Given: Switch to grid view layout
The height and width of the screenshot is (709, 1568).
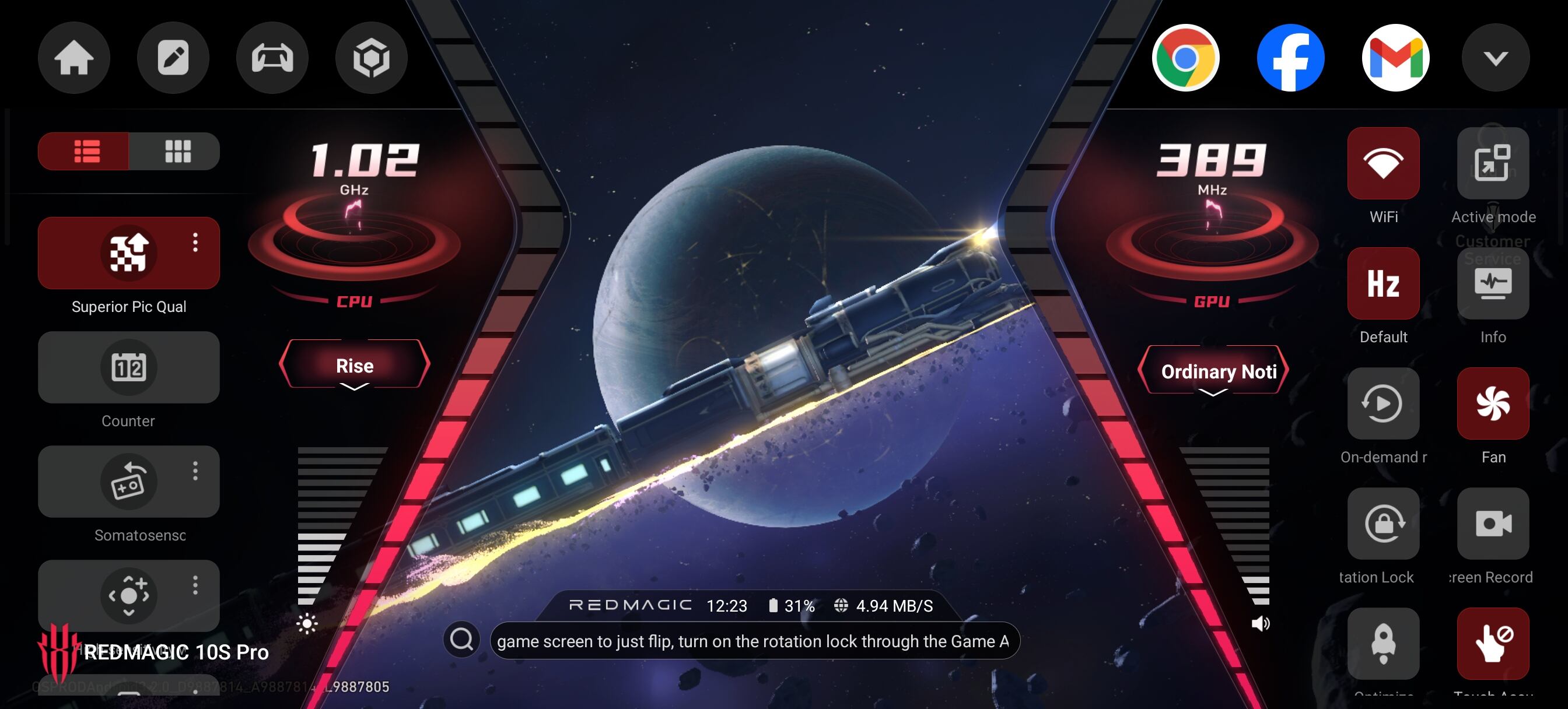Looking at the screenshot, I should click(x=177, y=151).
